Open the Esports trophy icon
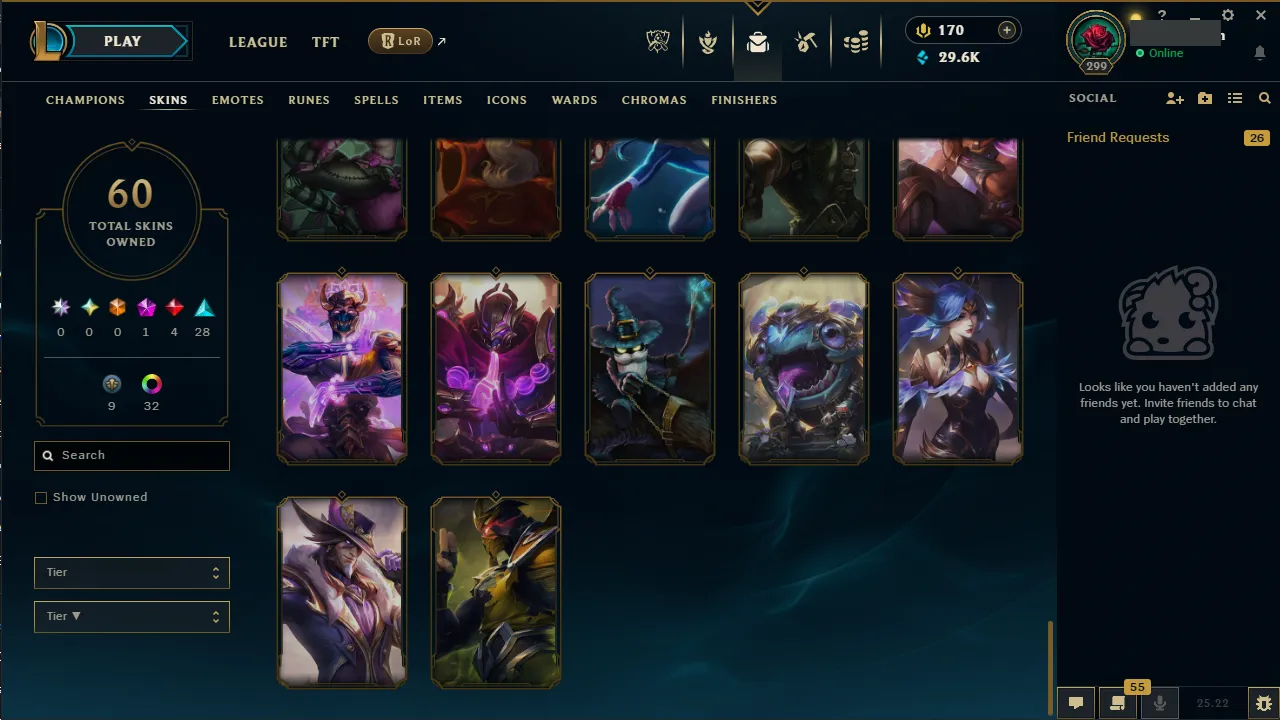The width and height of the screenshot is (1280, 720). 658,42
